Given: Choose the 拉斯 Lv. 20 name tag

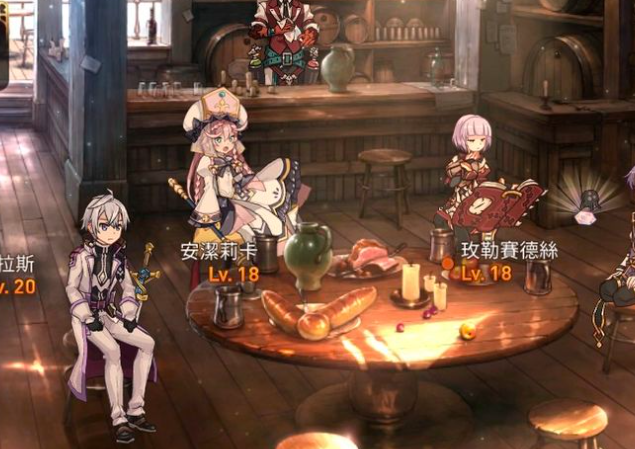Looking at the screenshot, I should (18, 275).
